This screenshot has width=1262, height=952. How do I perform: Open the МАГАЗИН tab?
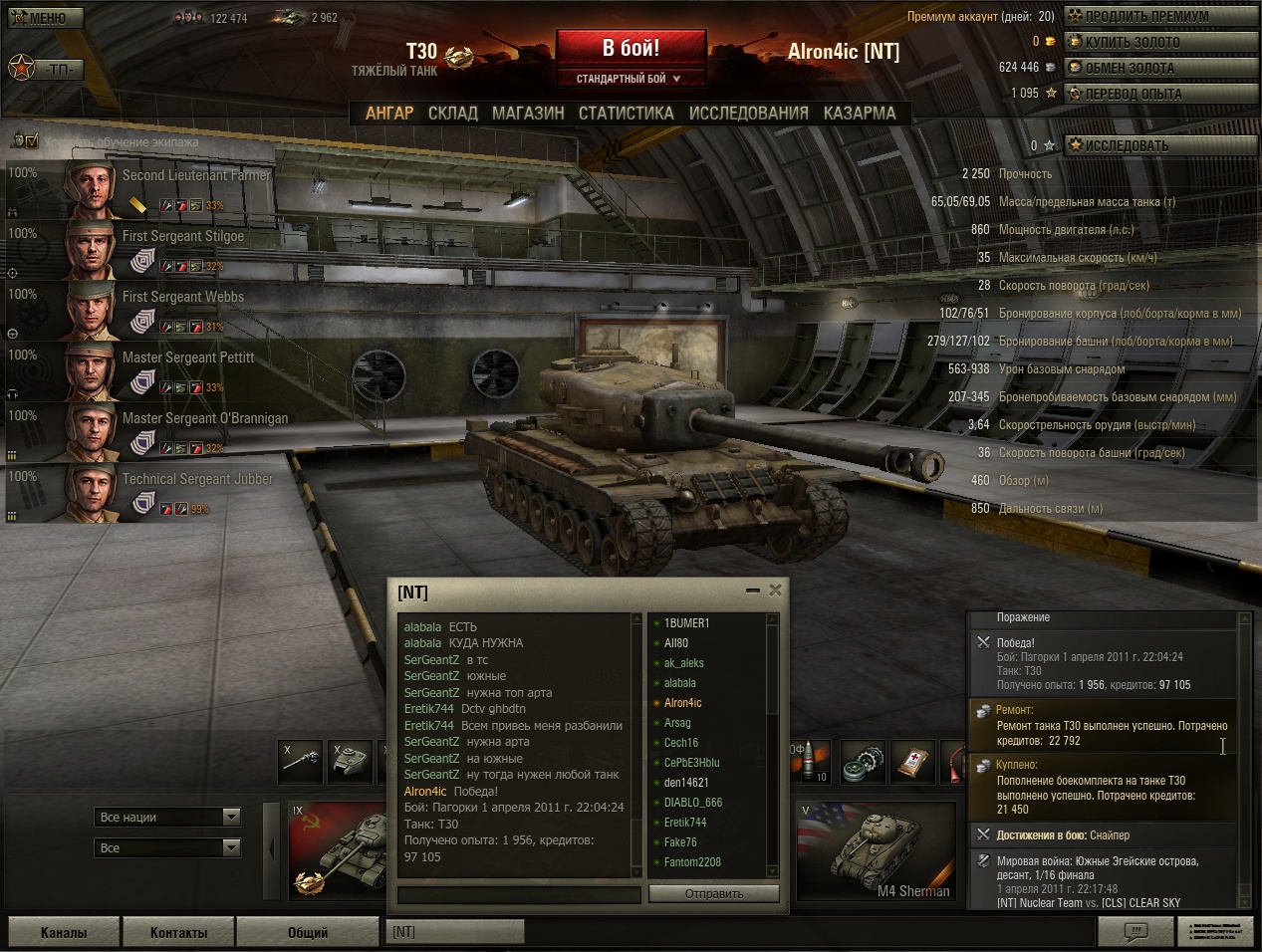tap(528, 114)
